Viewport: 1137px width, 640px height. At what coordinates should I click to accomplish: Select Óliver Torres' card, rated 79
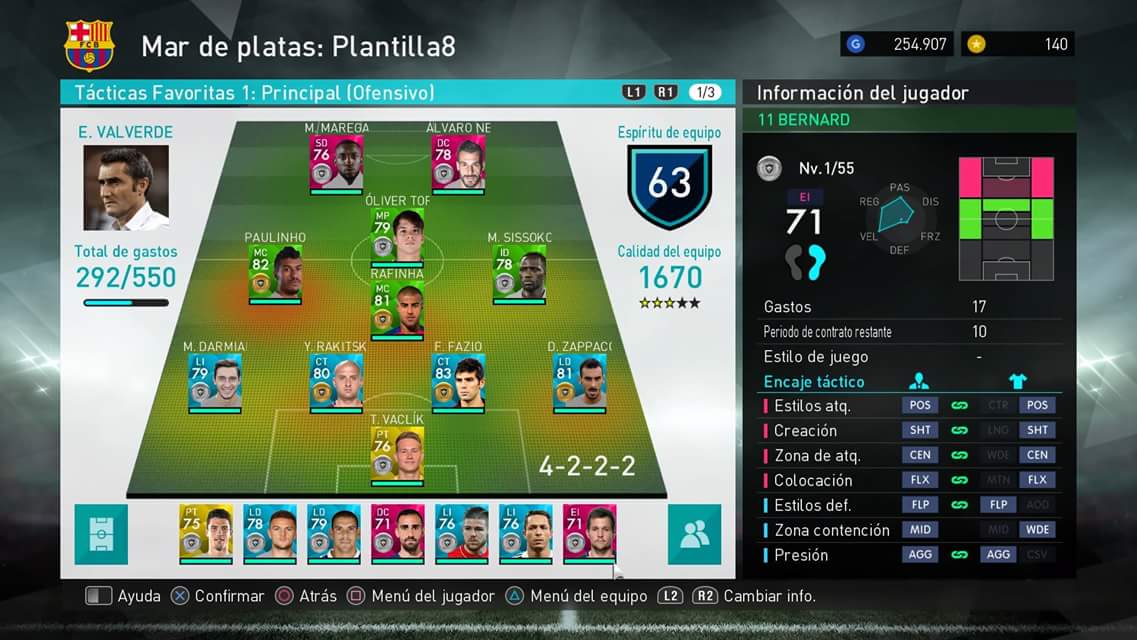point(397,234)
